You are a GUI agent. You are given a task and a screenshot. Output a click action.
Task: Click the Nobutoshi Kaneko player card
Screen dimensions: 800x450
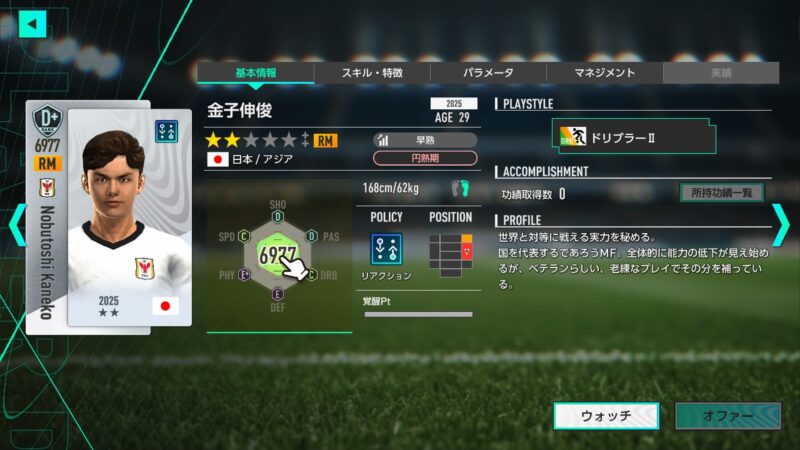click(108, 213)
